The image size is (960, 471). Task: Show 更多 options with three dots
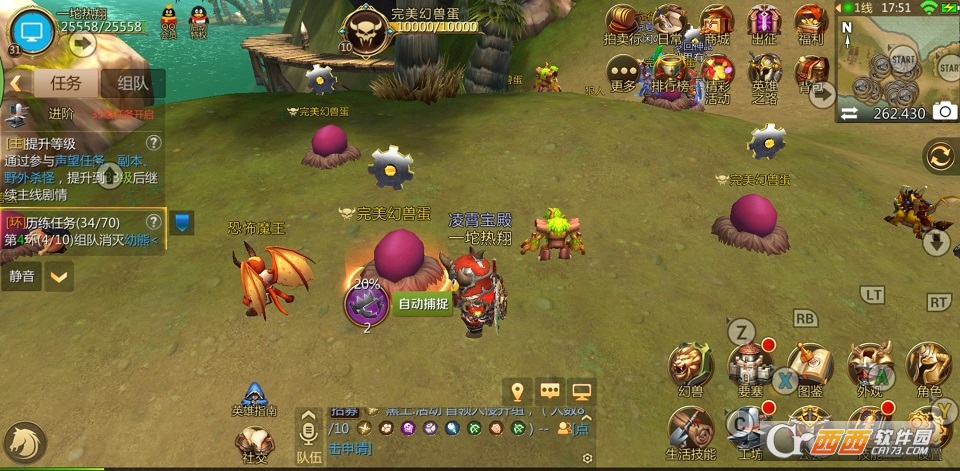click(x=624, y=72)
